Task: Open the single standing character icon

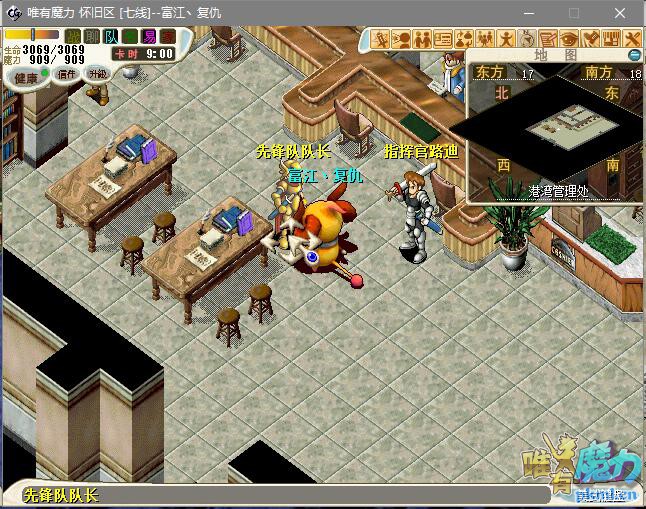Action: 507,39
